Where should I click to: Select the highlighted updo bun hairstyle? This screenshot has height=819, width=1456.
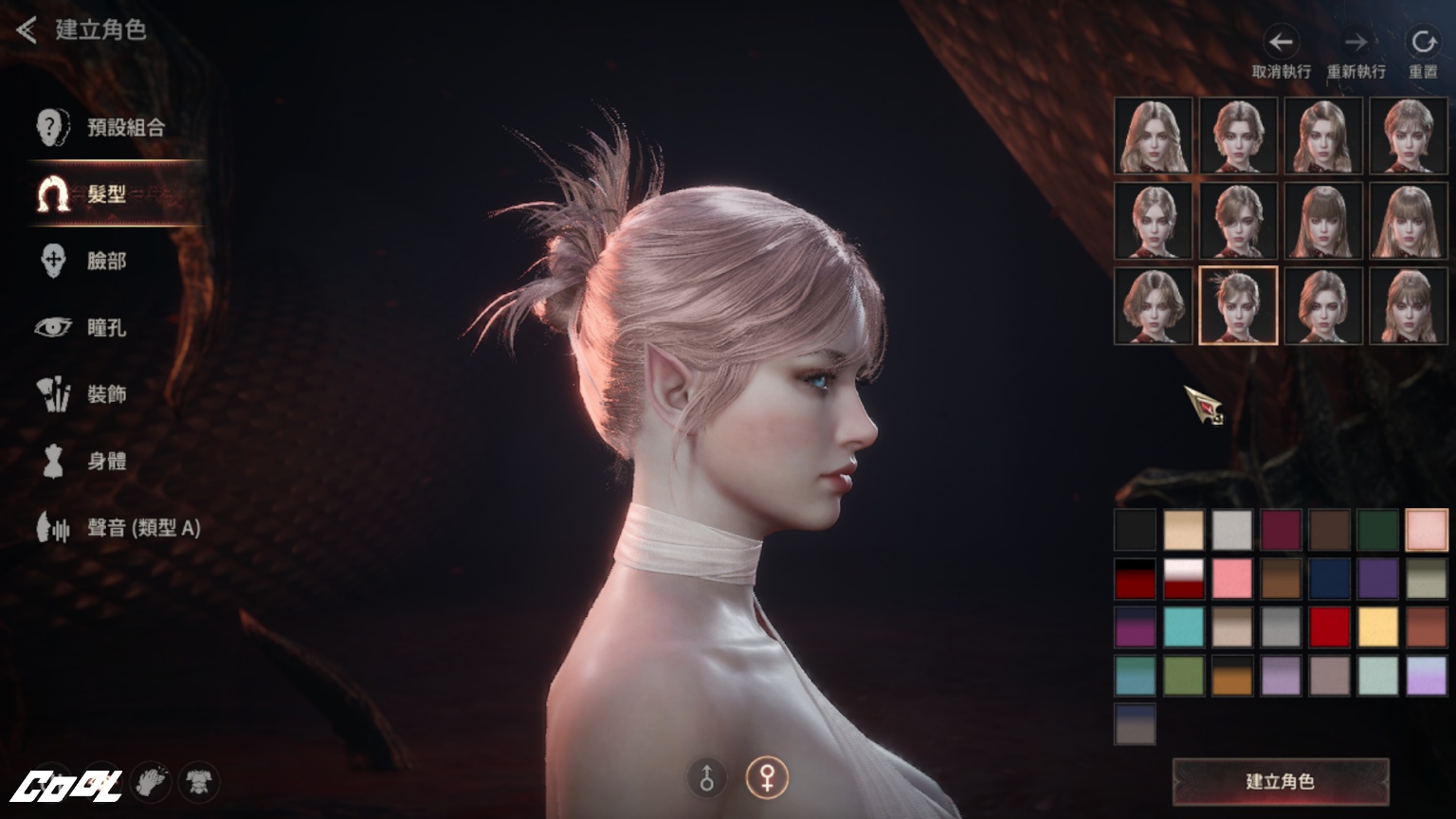[1238, 305]
